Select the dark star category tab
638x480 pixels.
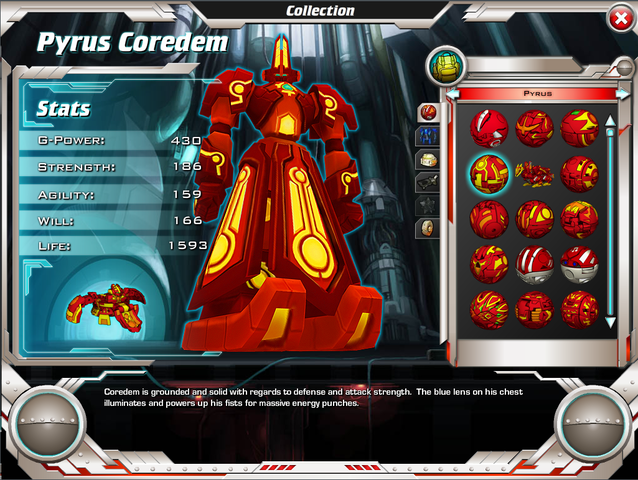coord(427,205)
